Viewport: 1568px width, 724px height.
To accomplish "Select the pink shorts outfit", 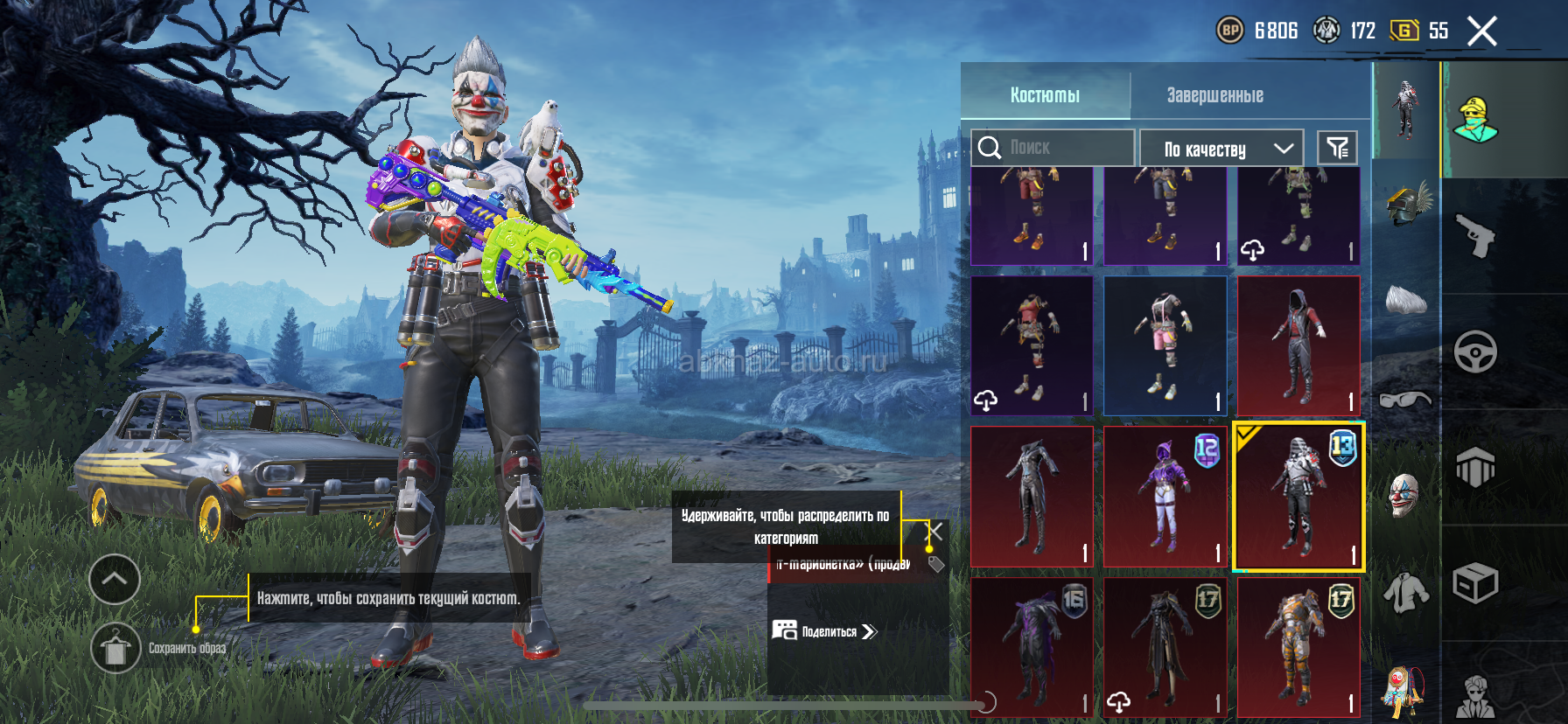I will [x=1165, y=346].
